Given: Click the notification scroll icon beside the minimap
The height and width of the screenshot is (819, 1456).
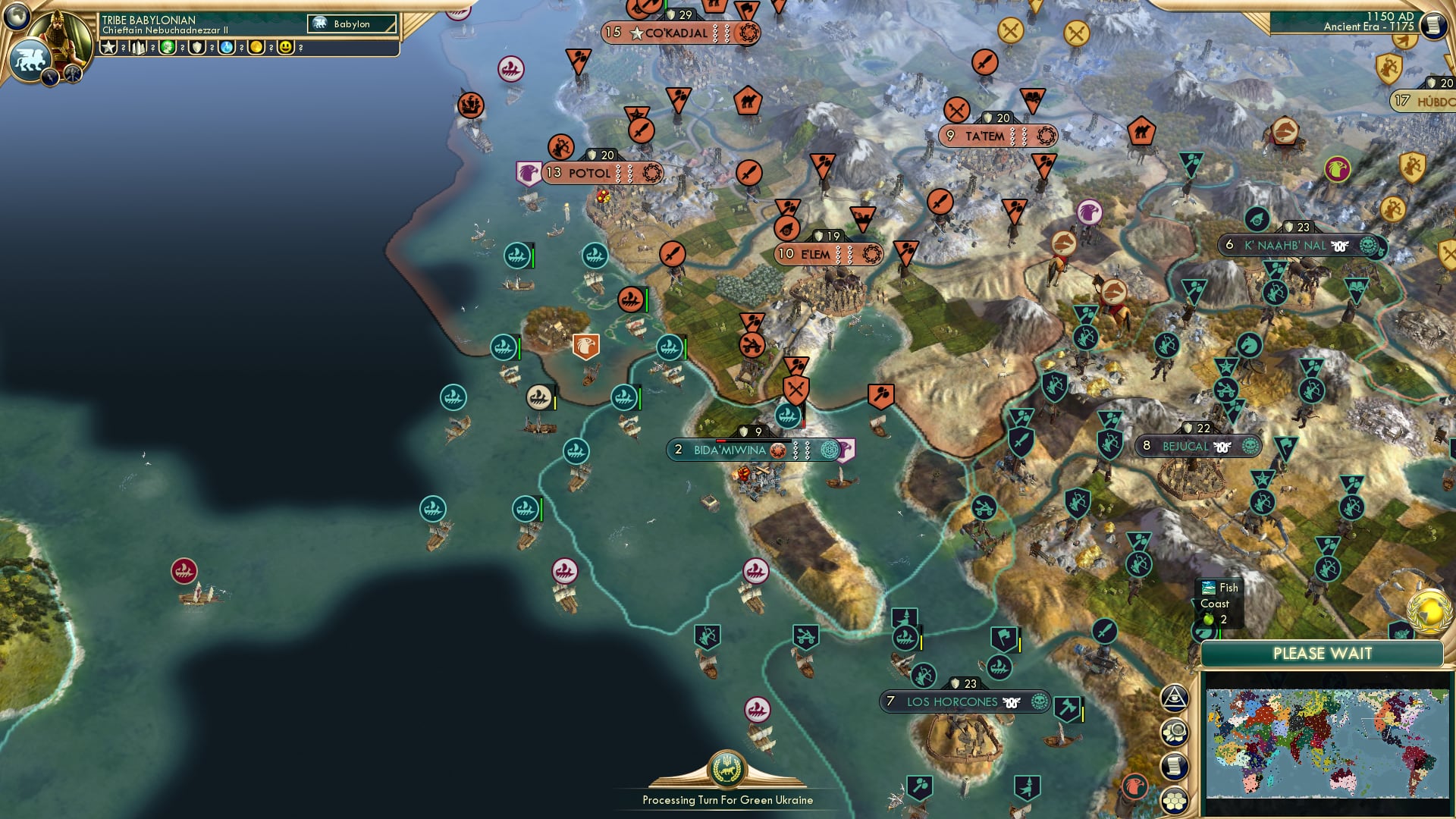Looking at the screenshot, I should 1175,765.
